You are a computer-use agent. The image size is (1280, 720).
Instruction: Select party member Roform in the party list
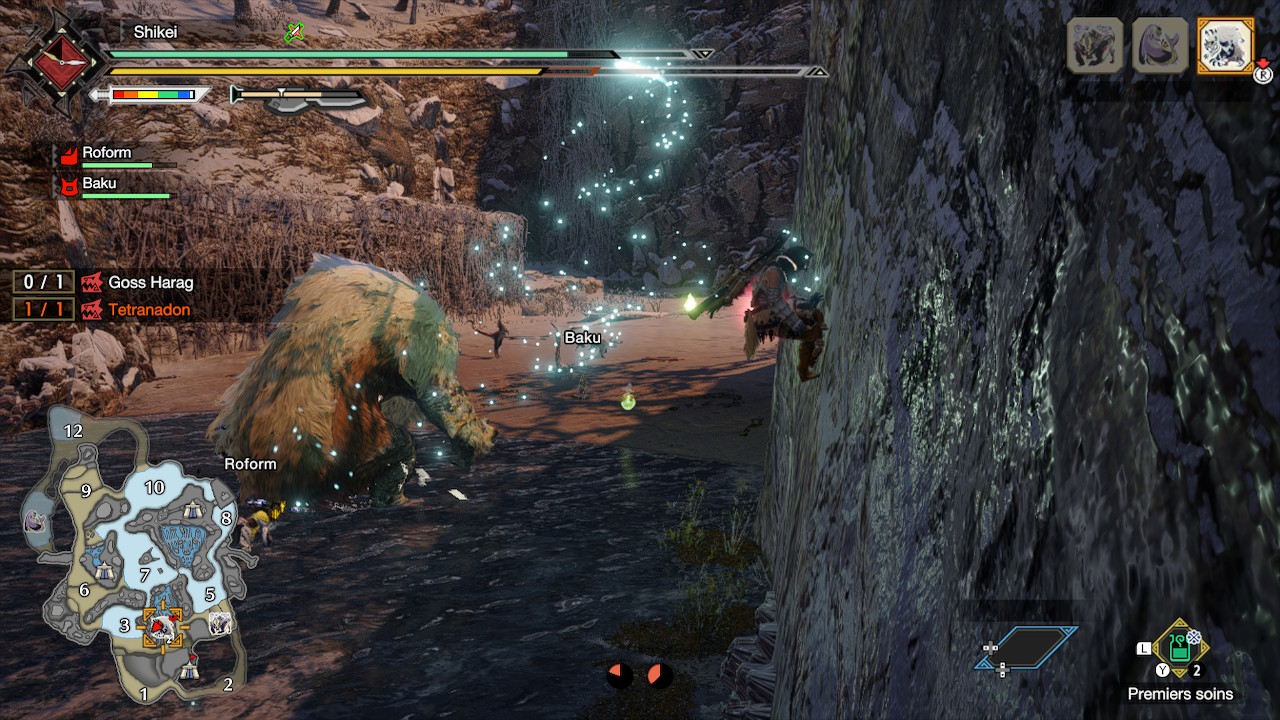tap(106, 154)
